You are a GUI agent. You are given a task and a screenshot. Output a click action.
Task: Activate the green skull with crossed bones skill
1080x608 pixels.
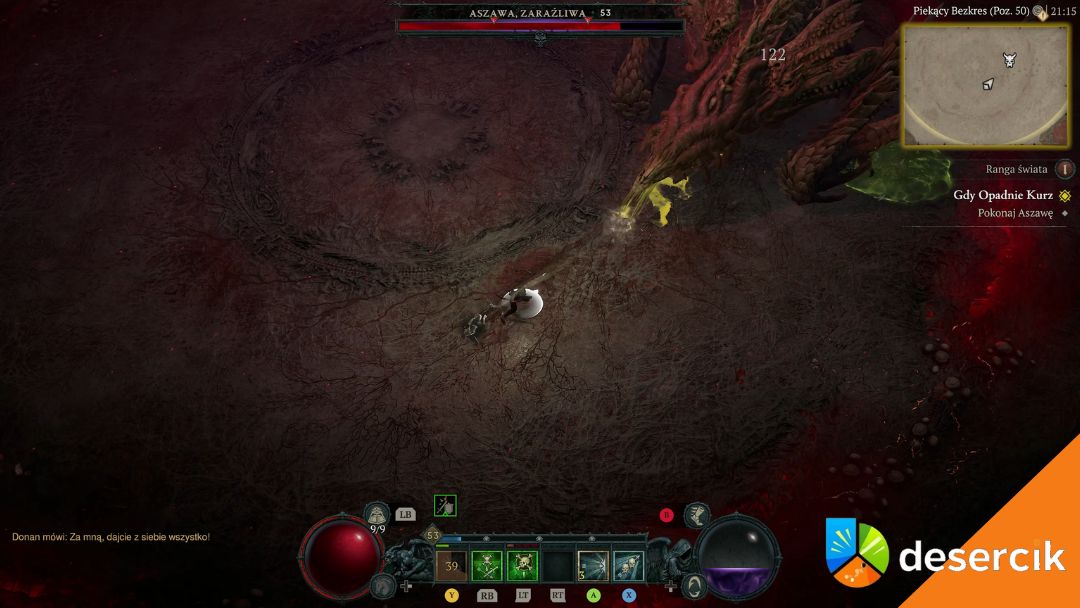(487, 566)
